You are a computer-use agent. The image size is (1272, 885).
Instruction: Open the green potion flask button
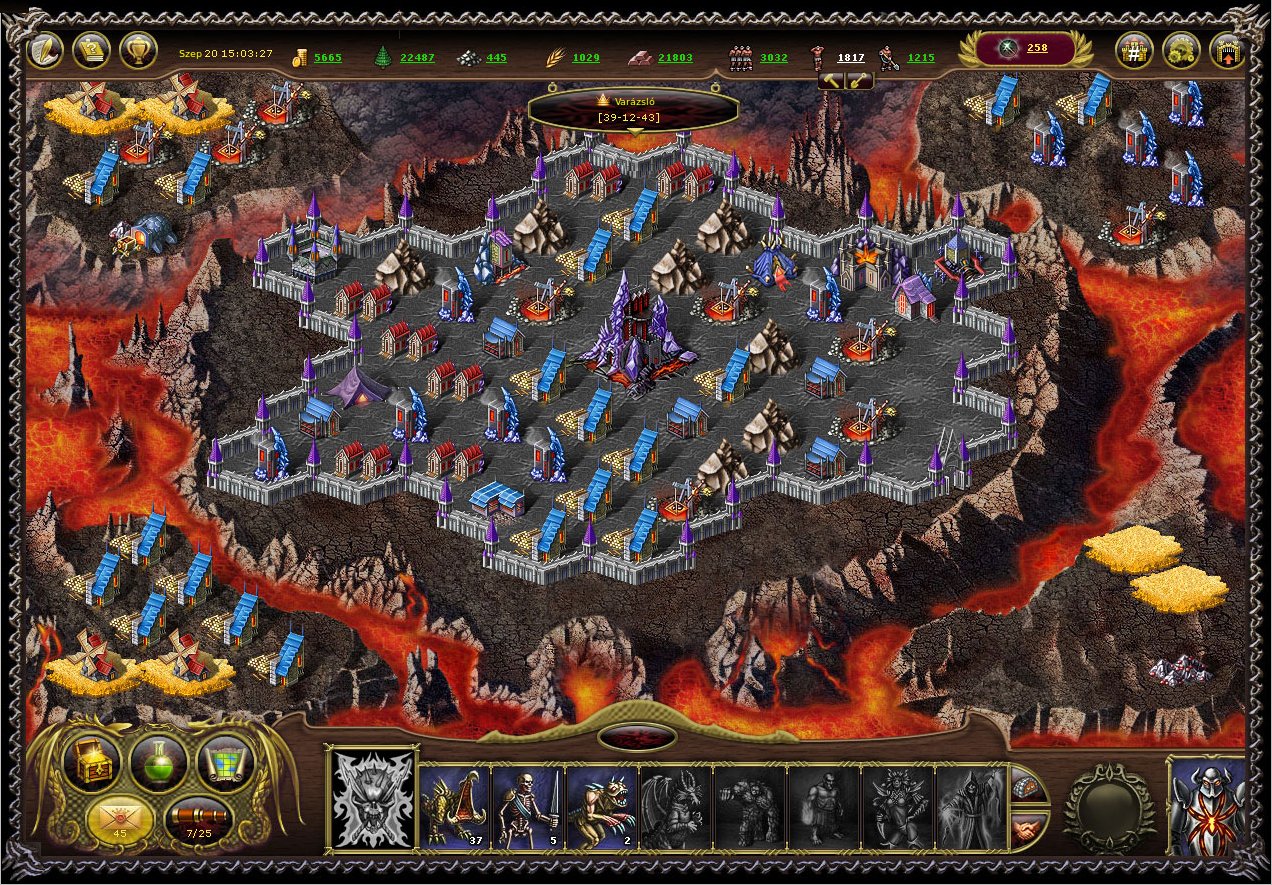(x=158, y=763)
